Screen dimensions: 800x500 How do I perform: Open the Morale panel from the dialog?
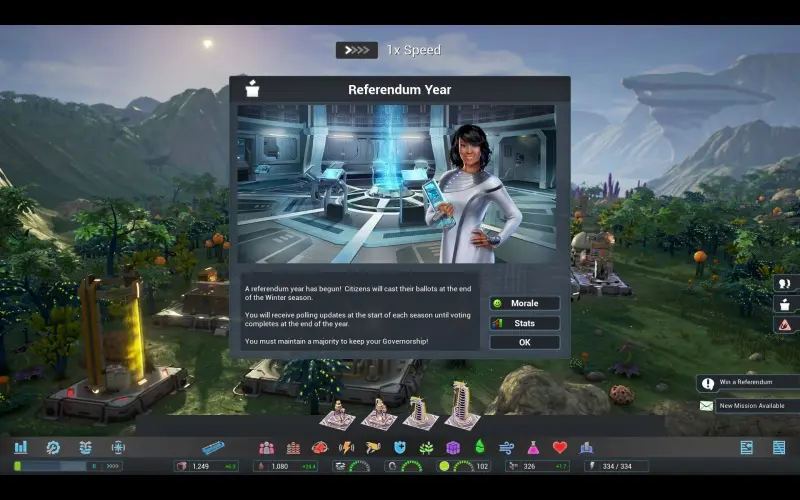(x=524, y=303)
